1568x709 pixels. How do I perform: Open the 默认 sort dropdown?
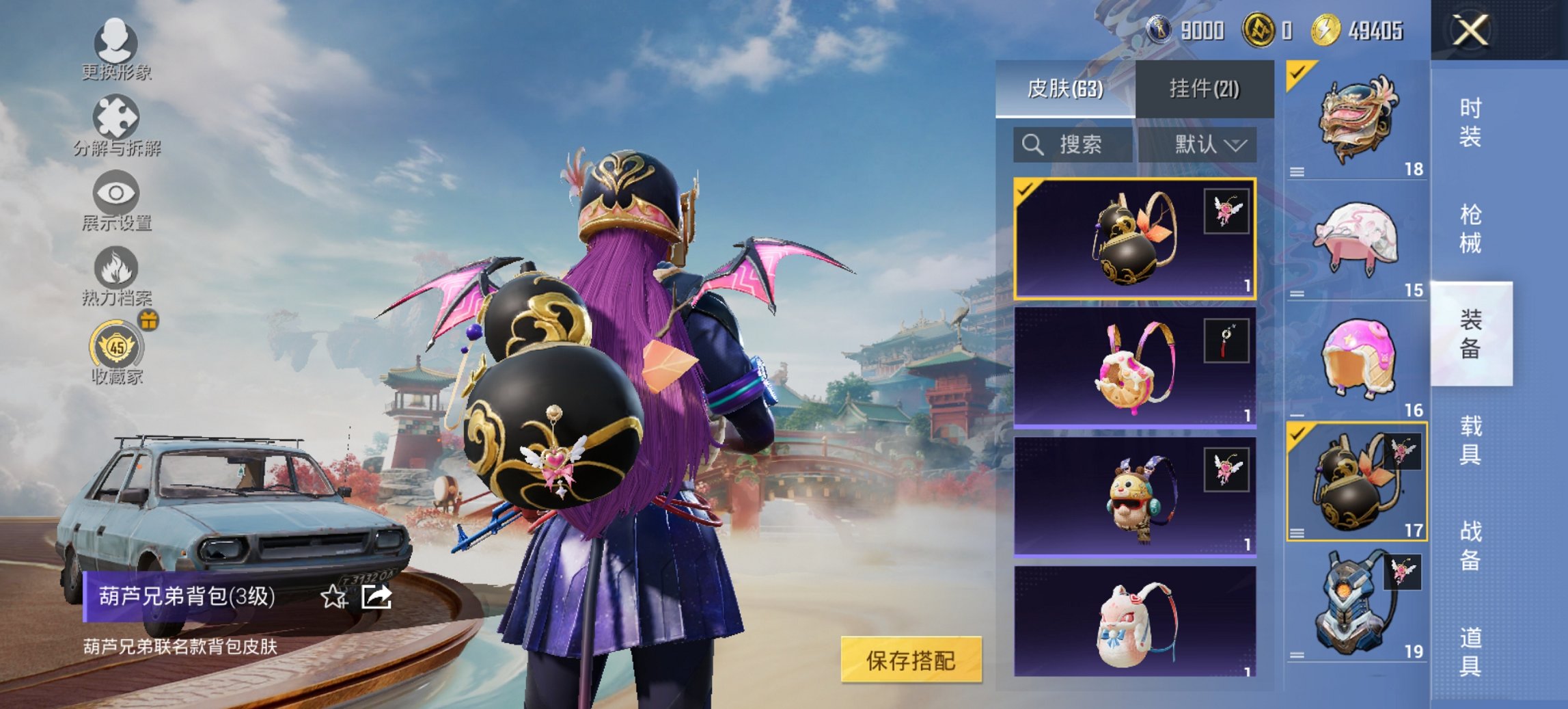click(1205, 145)
